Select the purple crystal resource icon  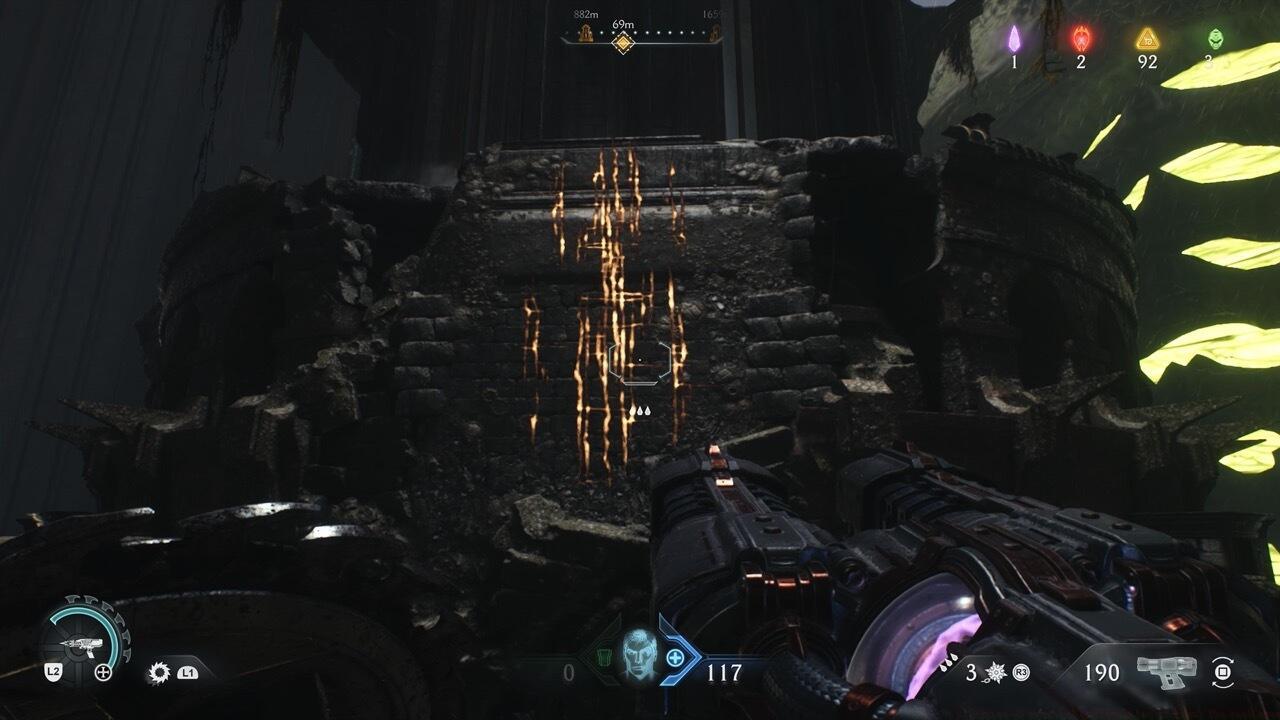[1014, 39]
